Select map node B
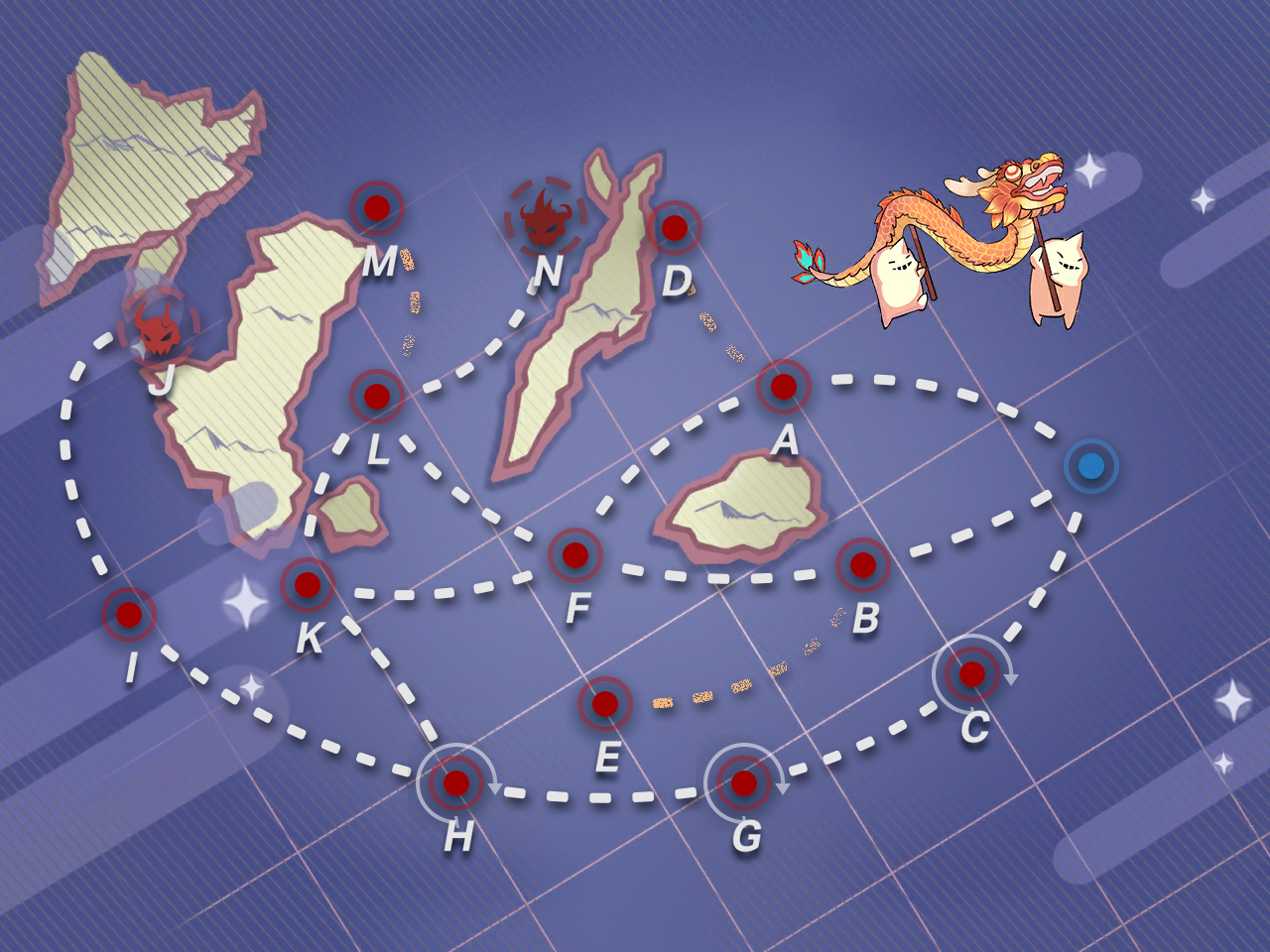 (863, 565)
